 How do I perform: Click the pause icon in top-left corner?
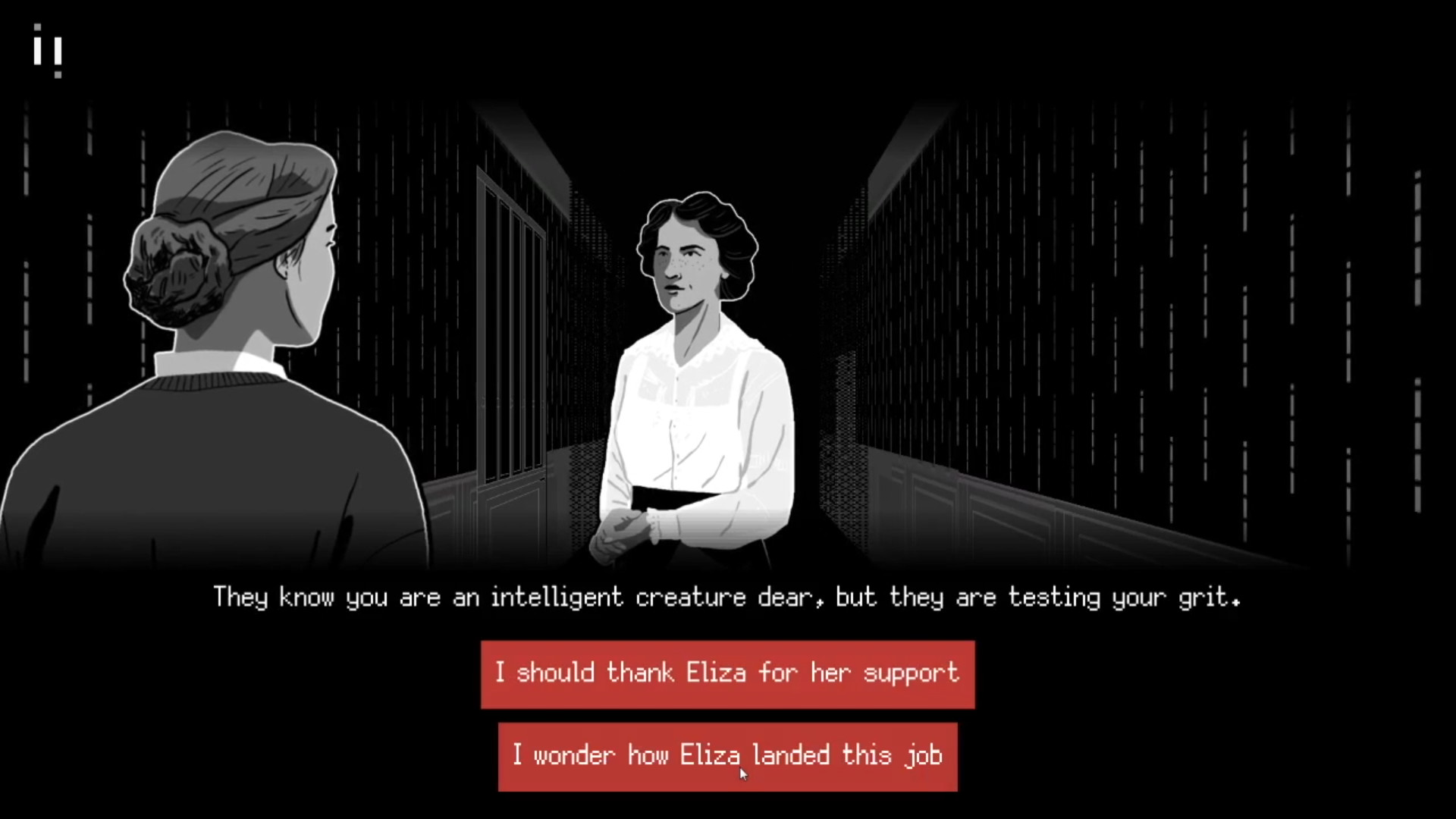click(x=47, y=52)
